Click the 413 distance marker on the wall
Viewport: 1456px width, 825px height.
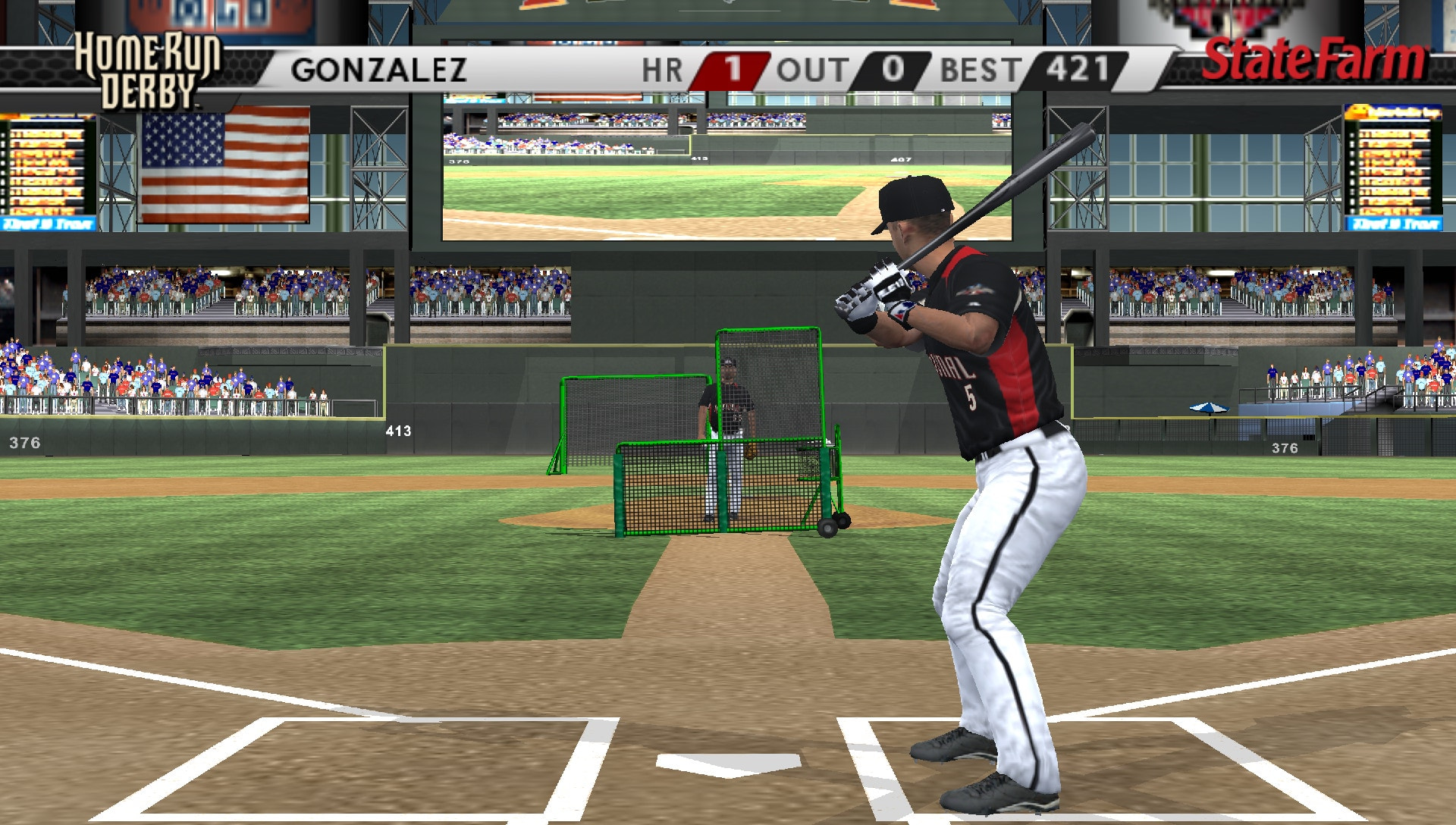pos(400,430)
